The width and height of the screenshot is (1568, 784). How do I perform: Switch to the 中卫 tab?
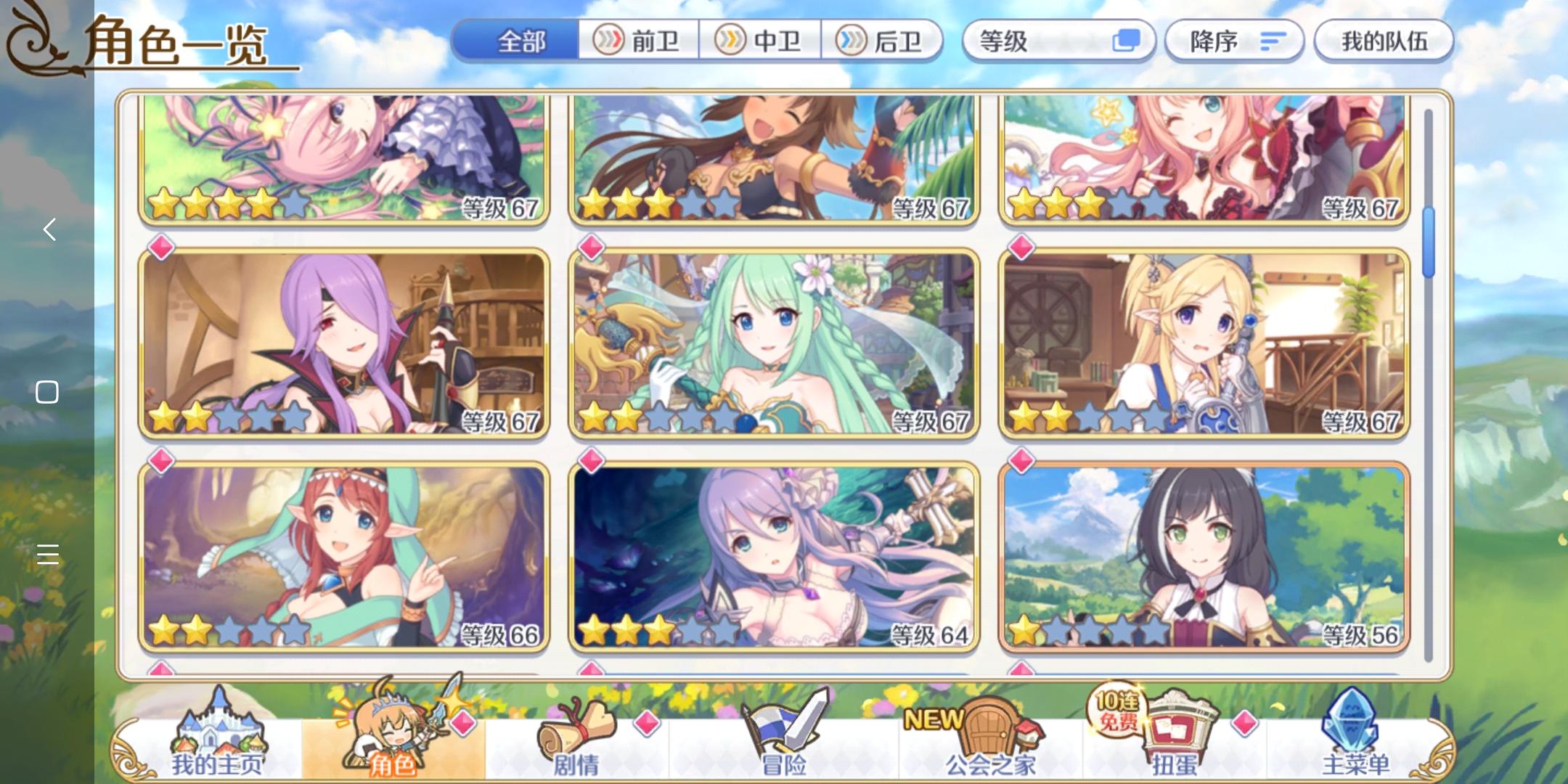click(x=758, y=42)
